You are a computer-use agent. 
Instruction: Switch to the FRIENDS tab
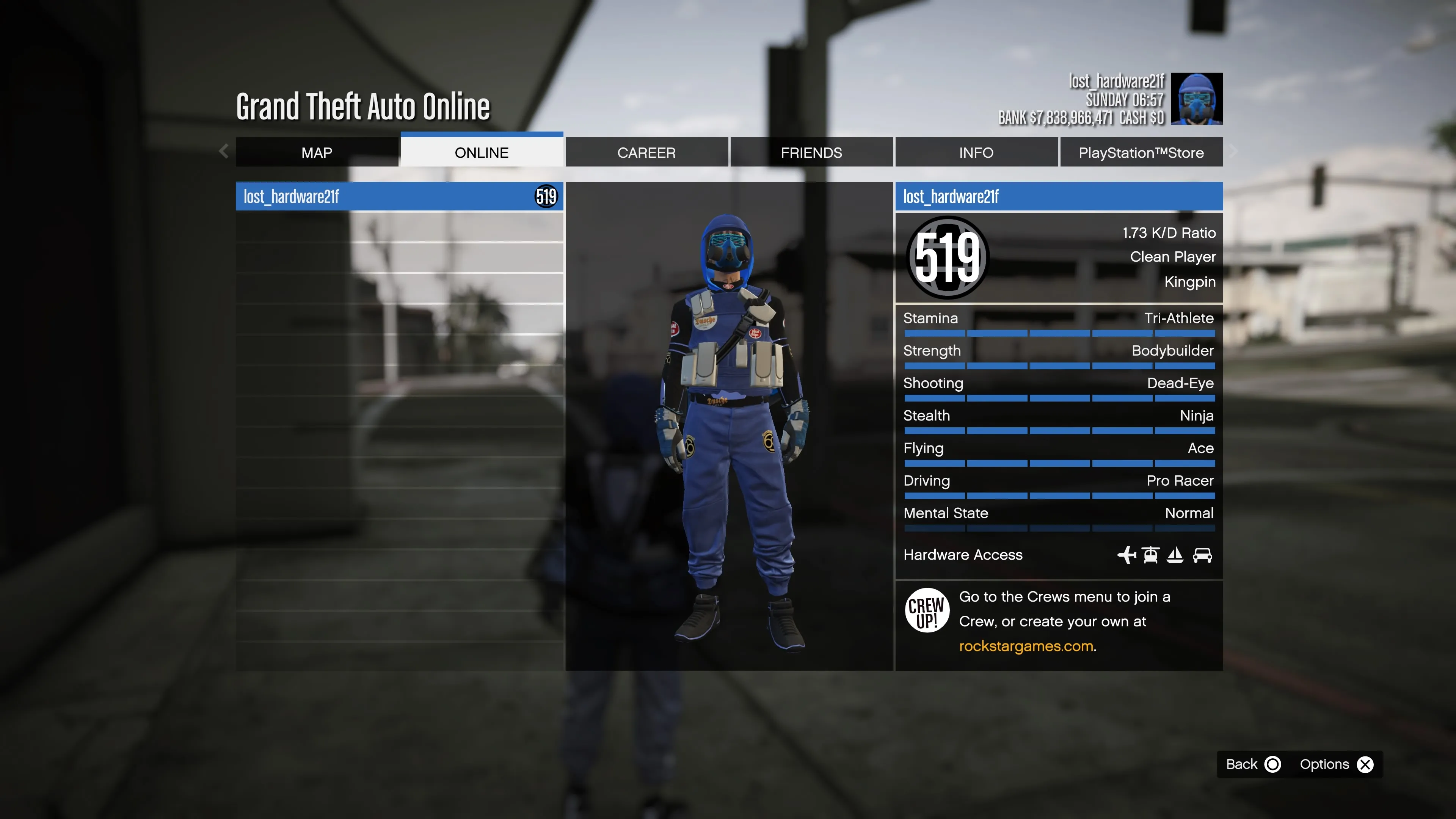click(x=811, y=152)
